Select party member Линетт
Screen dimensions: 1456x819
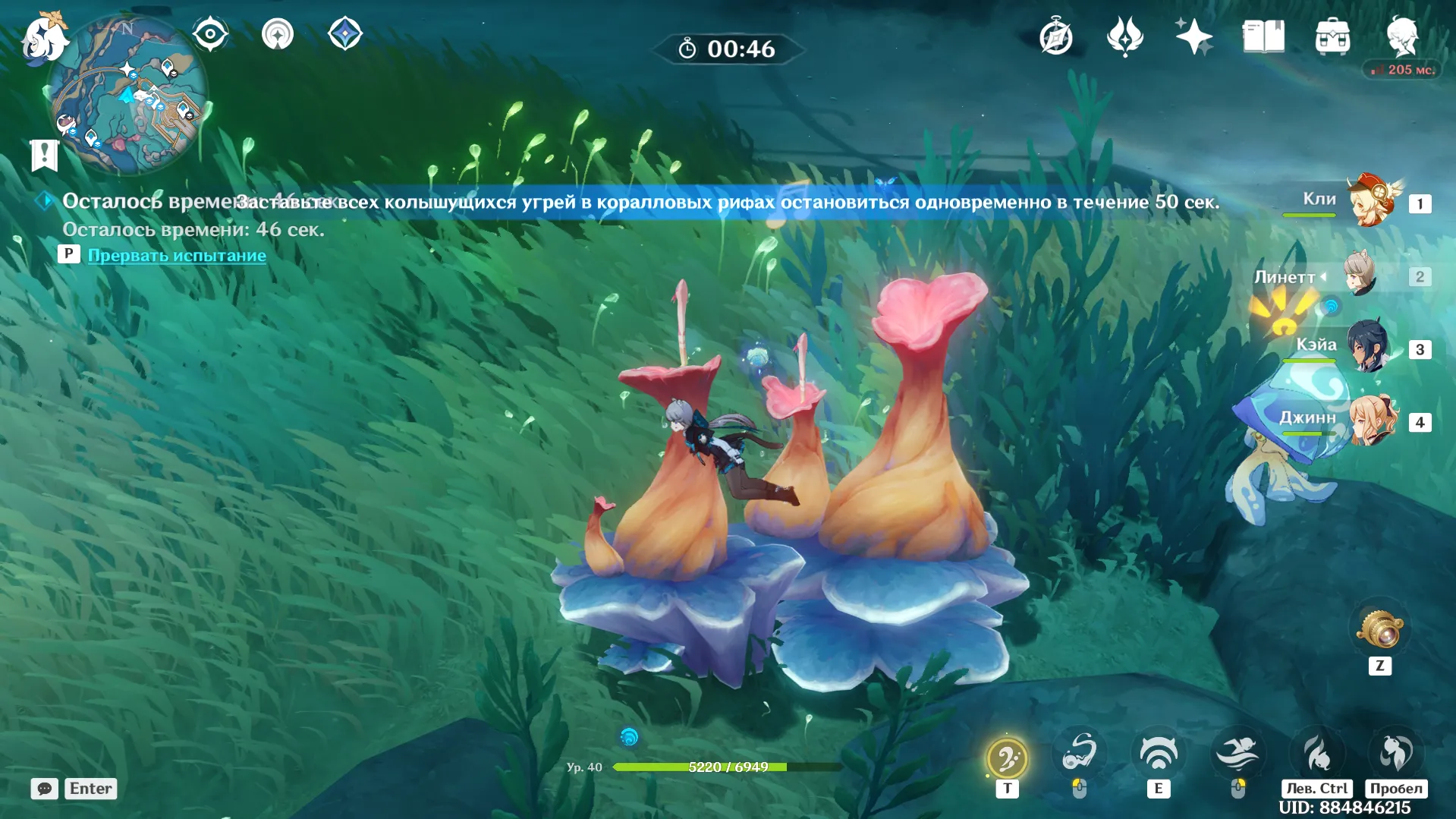coord(1360,276)
